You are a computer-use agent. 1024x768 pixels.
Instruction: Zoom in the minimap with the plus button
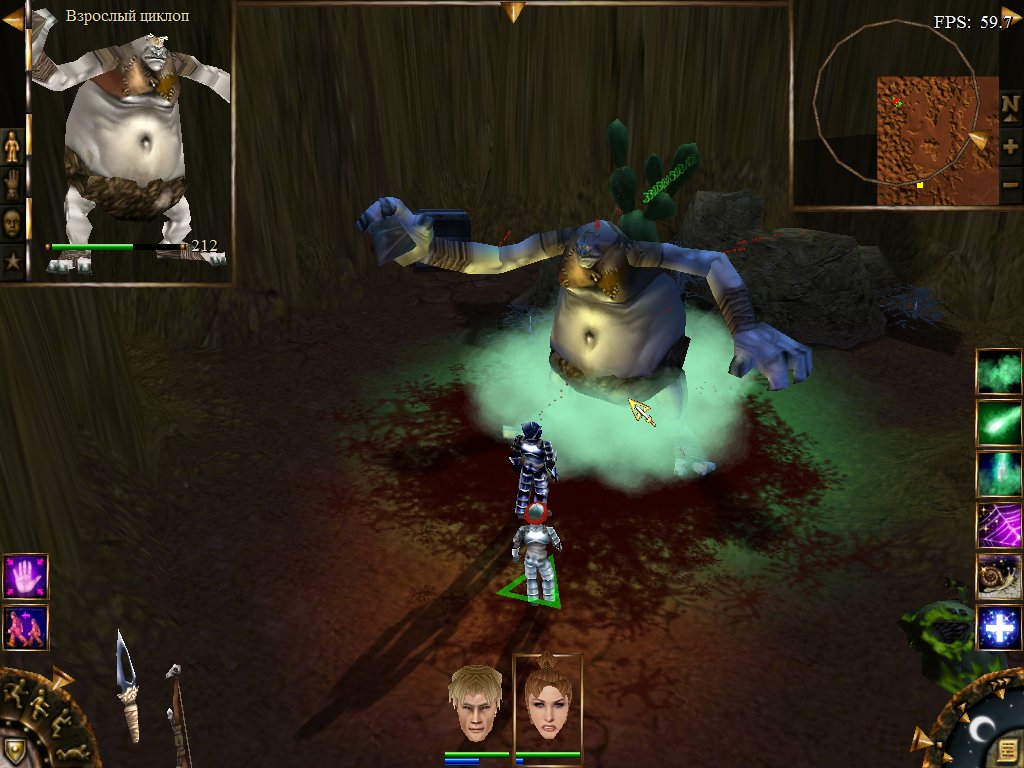click(x=1010, y=146)
